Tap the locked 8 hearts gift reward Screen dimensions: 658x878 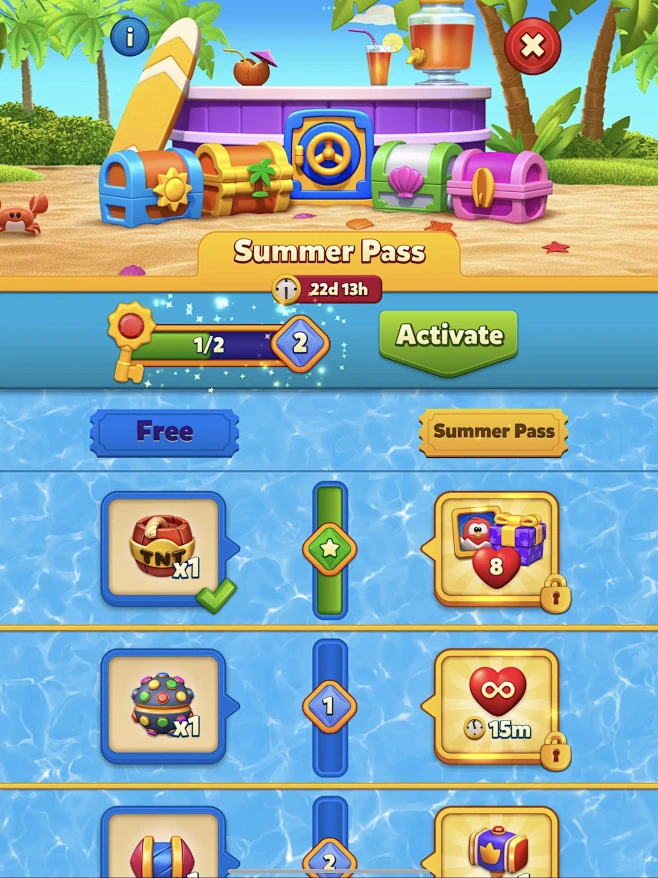[496, 548]
